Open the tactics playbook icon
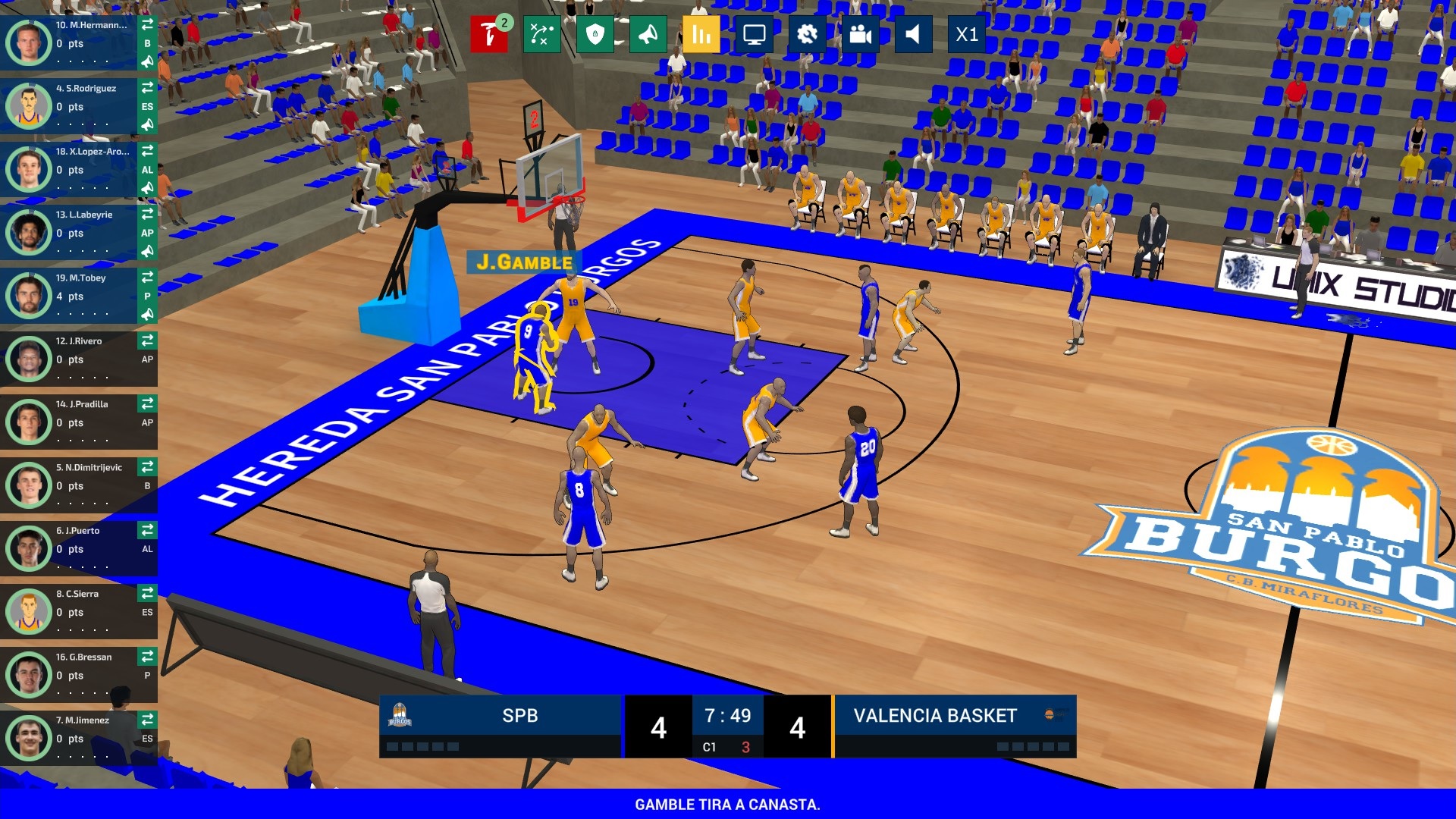1456x819 pixels. pos(543,34)
